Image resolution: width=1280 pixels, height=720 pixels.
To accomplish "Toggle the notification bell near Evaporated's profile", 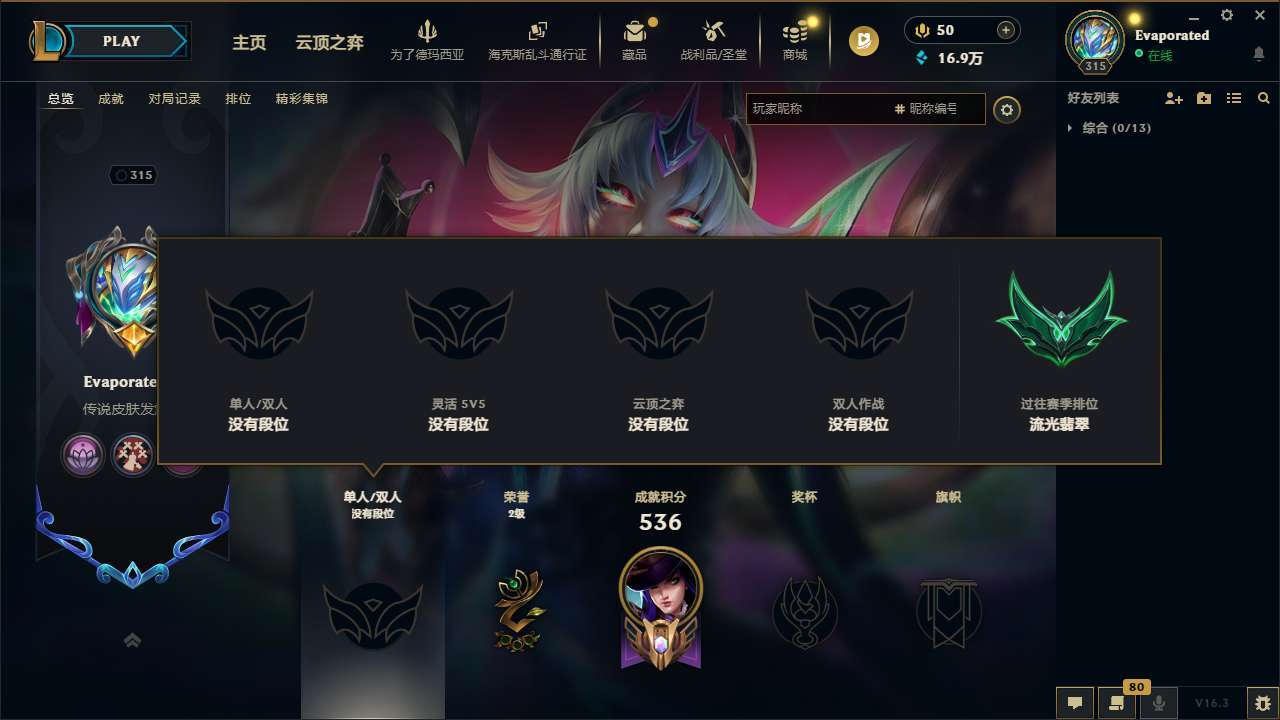I will (1258, 52).
